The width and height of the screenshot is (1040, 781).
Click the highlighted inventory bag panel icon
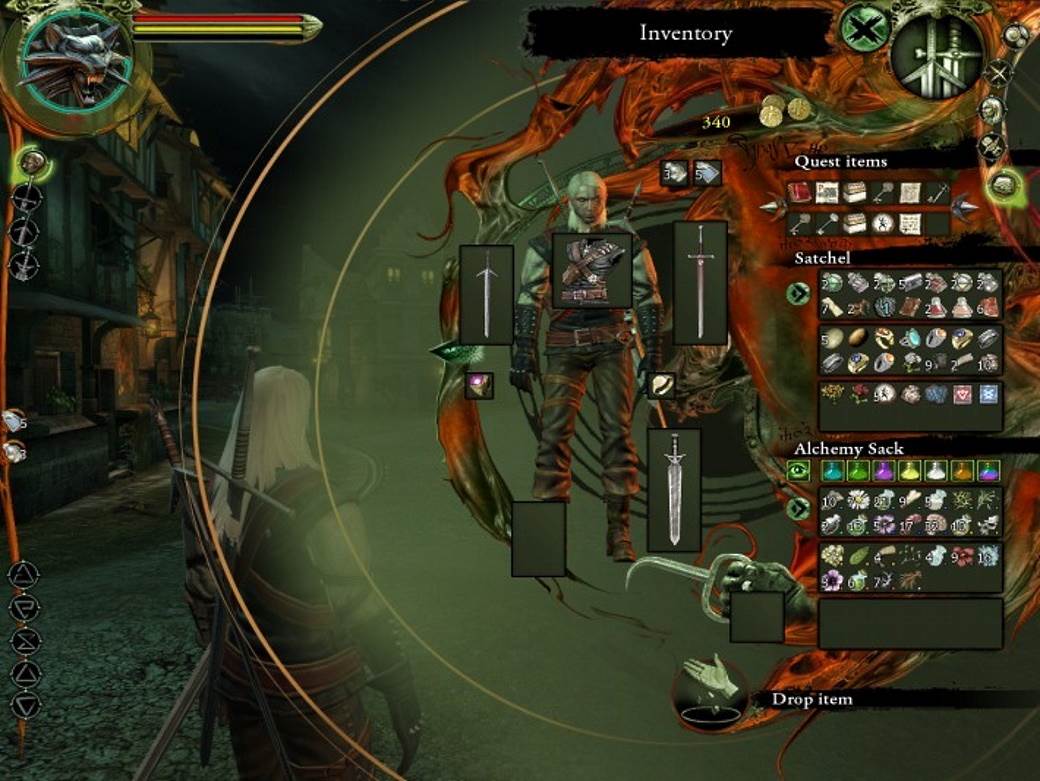coord(1003,184)
